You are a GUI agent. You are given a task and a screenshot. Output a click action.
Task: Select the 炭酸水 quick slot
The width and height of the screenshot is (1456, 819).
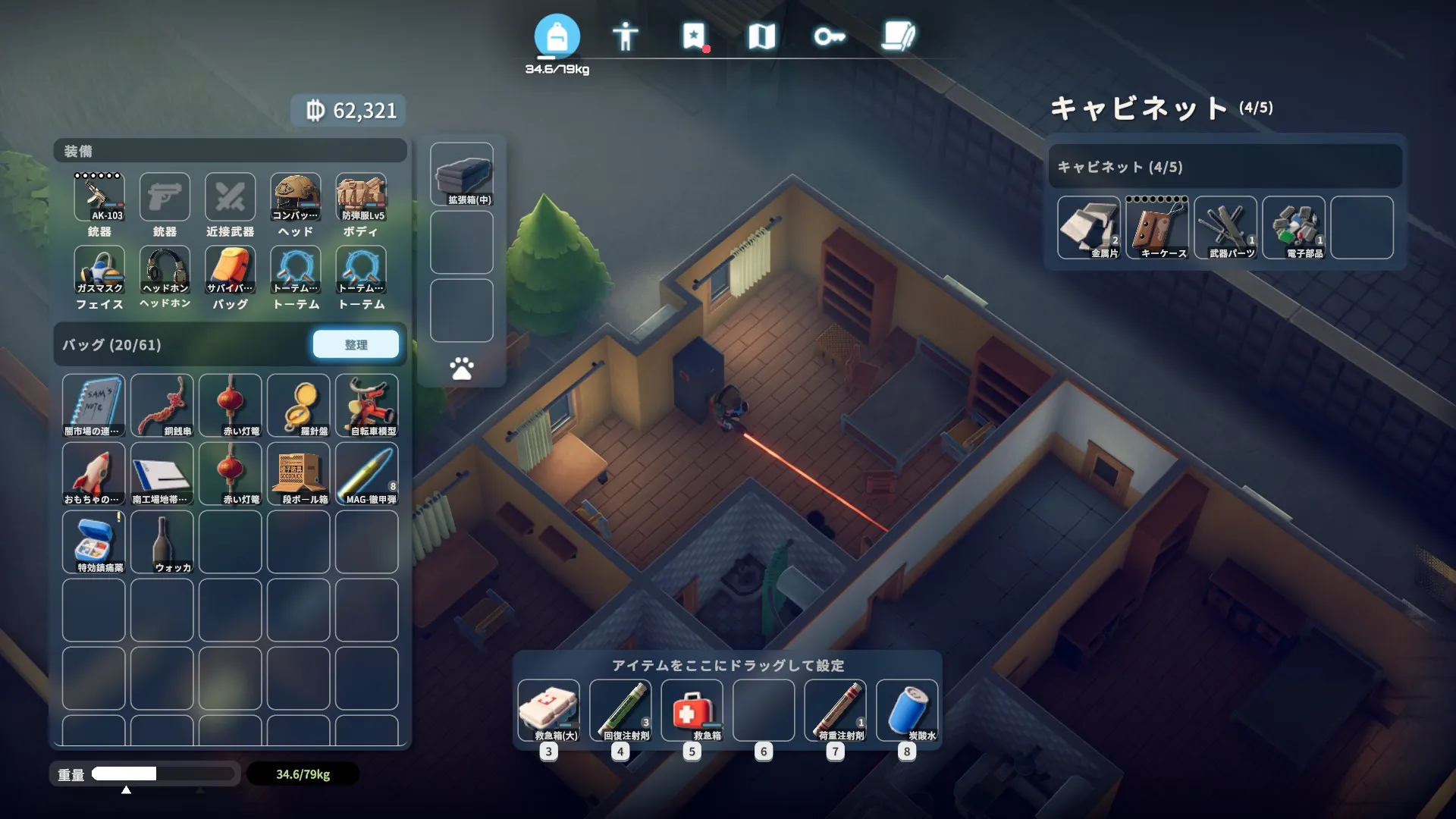click(907, 711)
